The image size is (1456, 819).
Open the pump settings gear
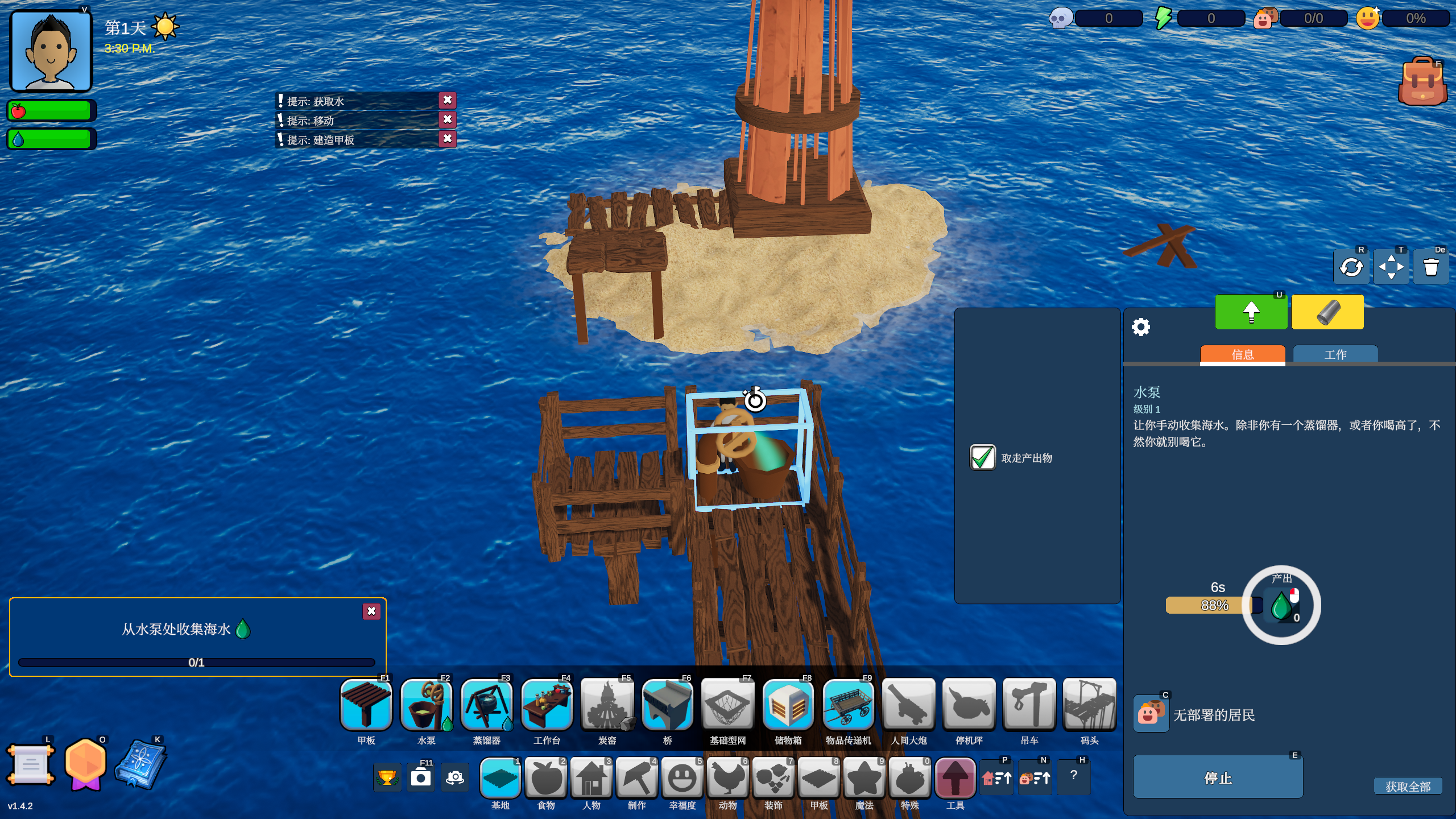pyautogui.click(x=1141, y=327)
